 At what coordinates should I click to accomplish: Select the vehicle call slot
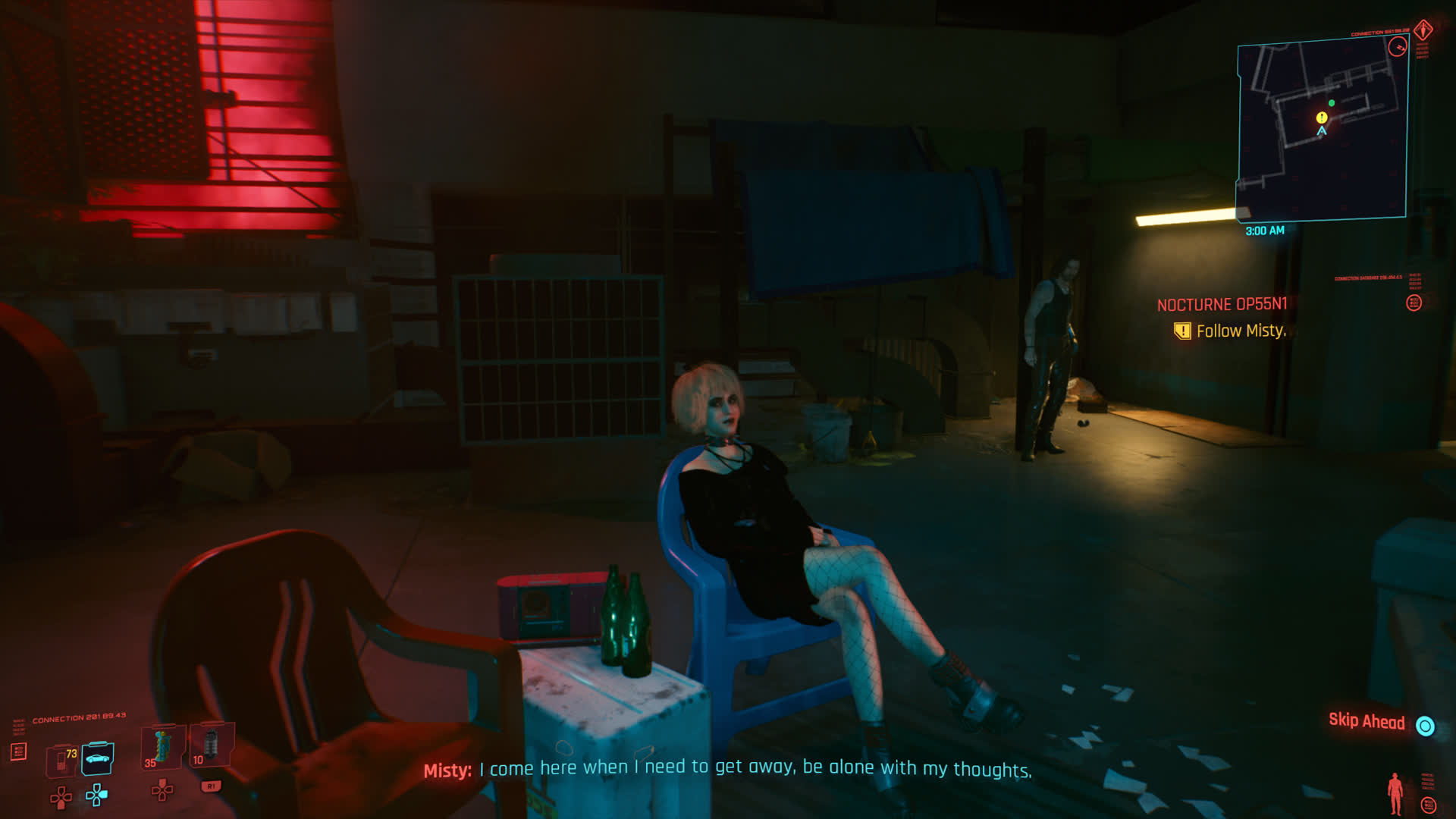[x=98, y=758]
